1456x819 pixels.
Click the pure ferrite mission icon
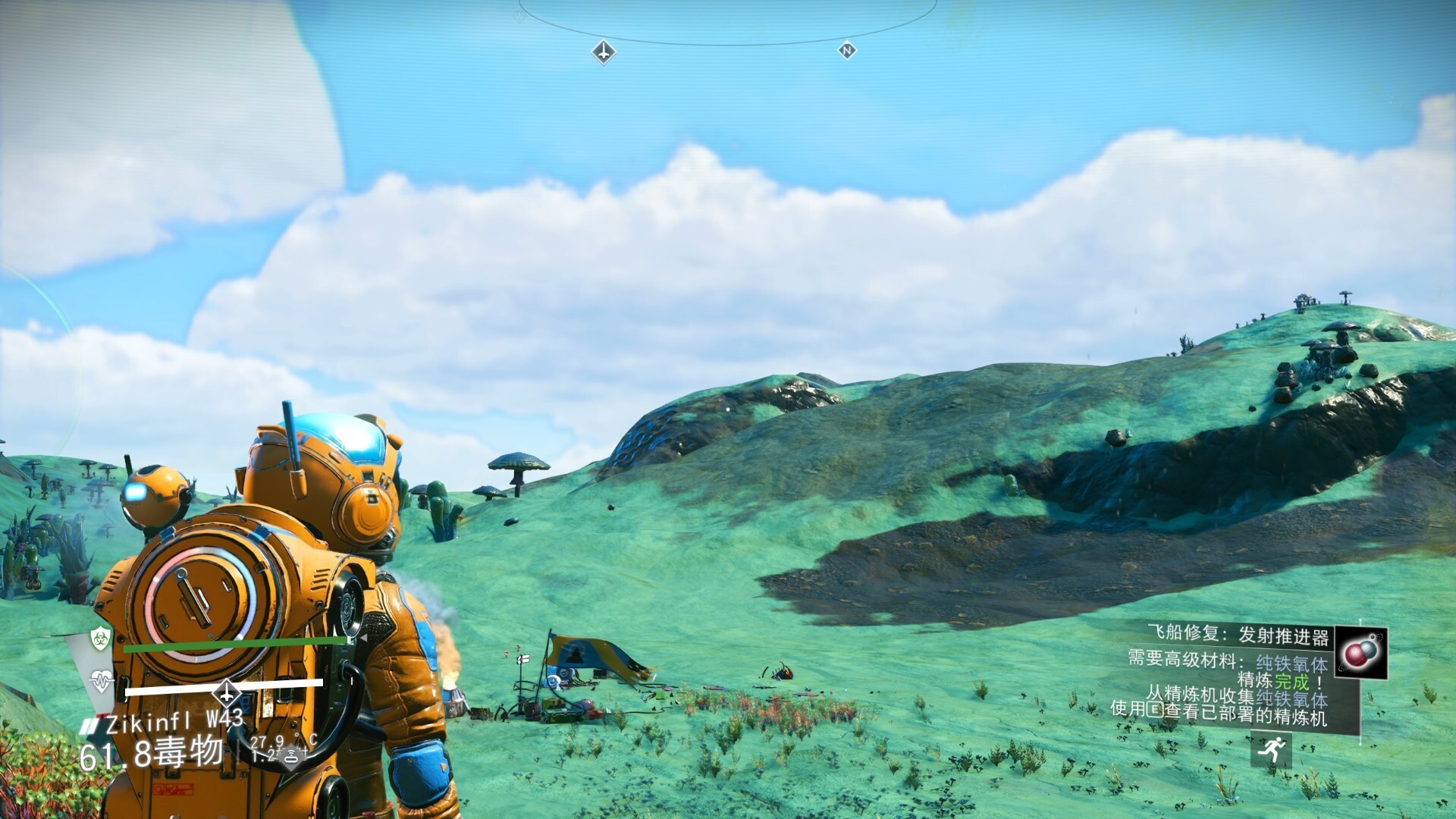1360,653
